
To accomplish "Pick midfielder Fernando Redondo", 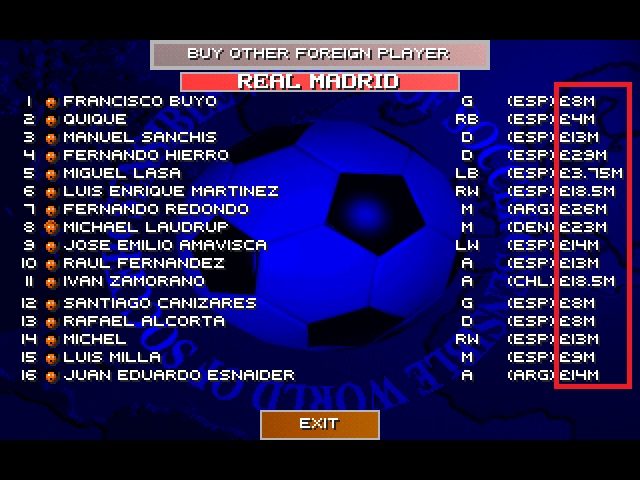I will coord(155,209).
